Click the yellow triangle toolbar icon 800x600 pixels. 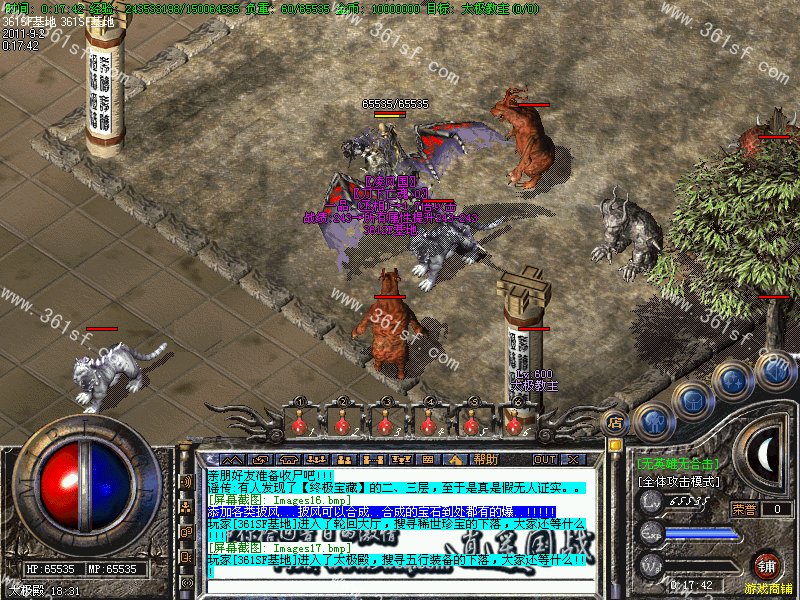pyautogui.click(x=455, y=459)
